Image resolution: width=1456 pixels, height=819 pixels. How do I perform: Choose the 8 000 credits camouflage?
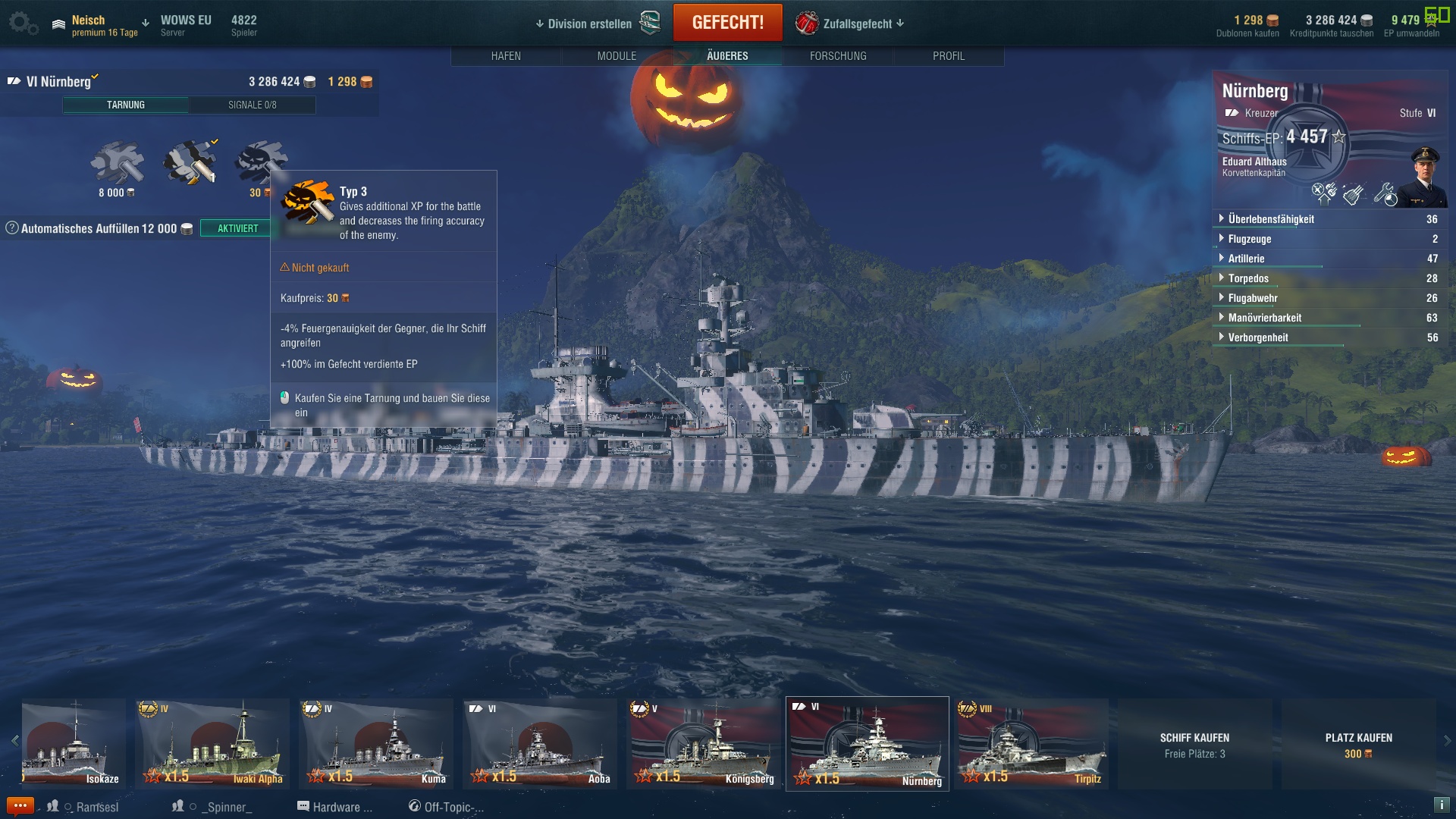click(x=117, y=163)
